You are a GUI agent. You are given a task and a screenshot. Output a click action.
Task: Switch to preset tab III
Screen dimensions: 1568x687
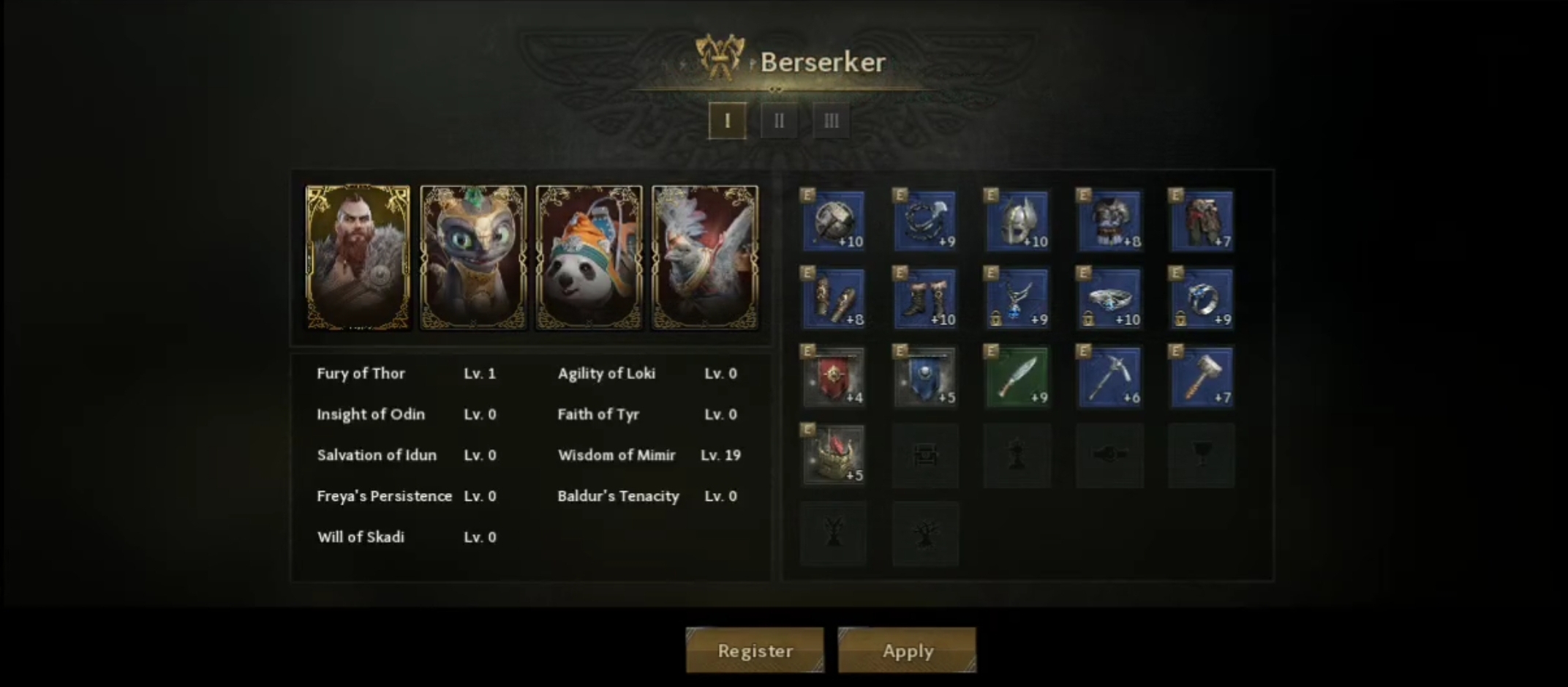click(831, 121)
